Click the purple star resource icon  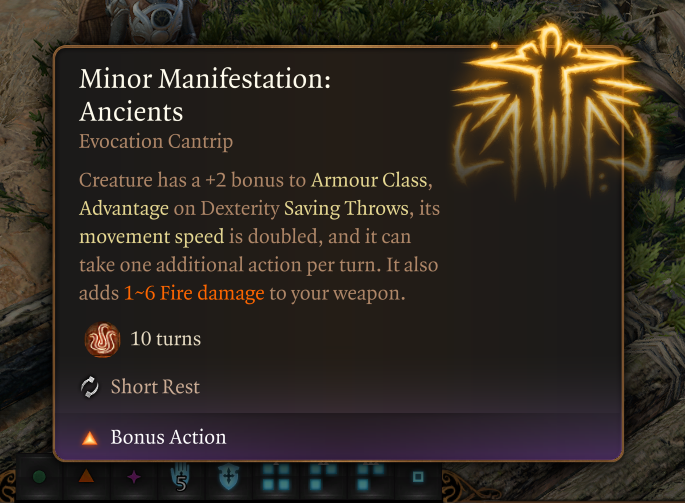[134, 479]
